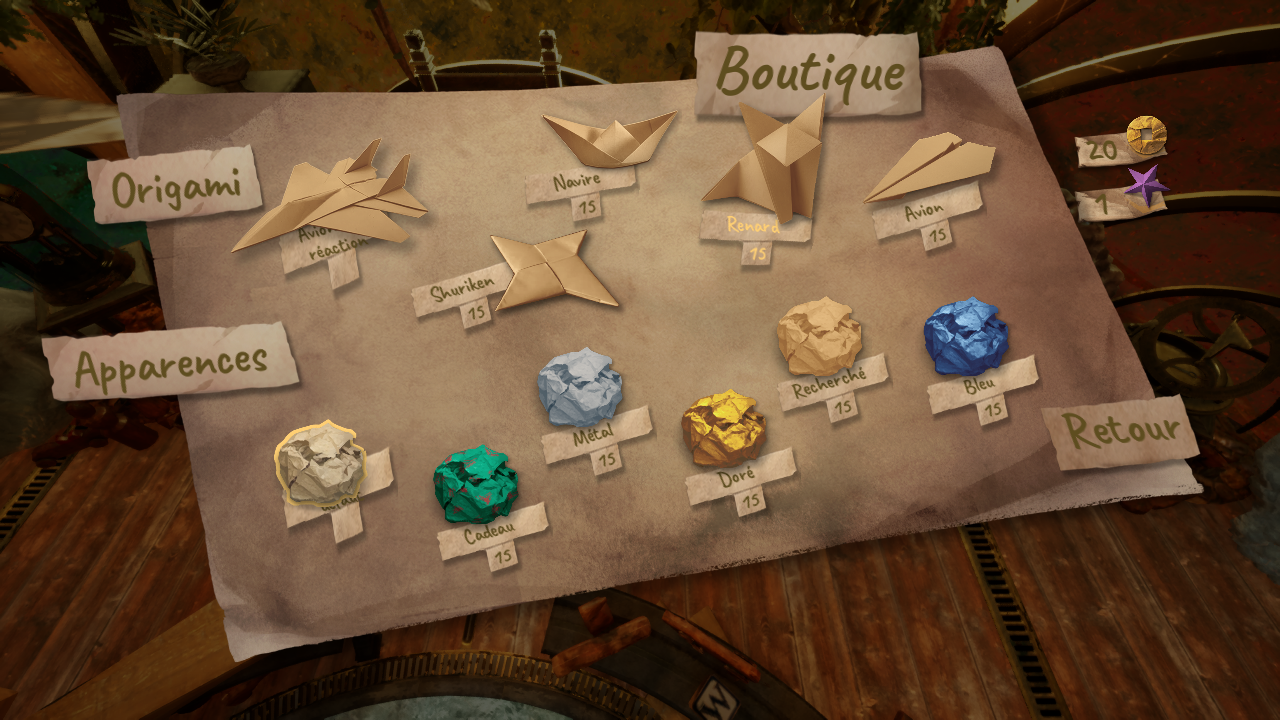Select the Recherché paper ball skin
Image resolution: width=1280 pixels, height=720 pixels.
pyautogui.click(x=819, y=338)
